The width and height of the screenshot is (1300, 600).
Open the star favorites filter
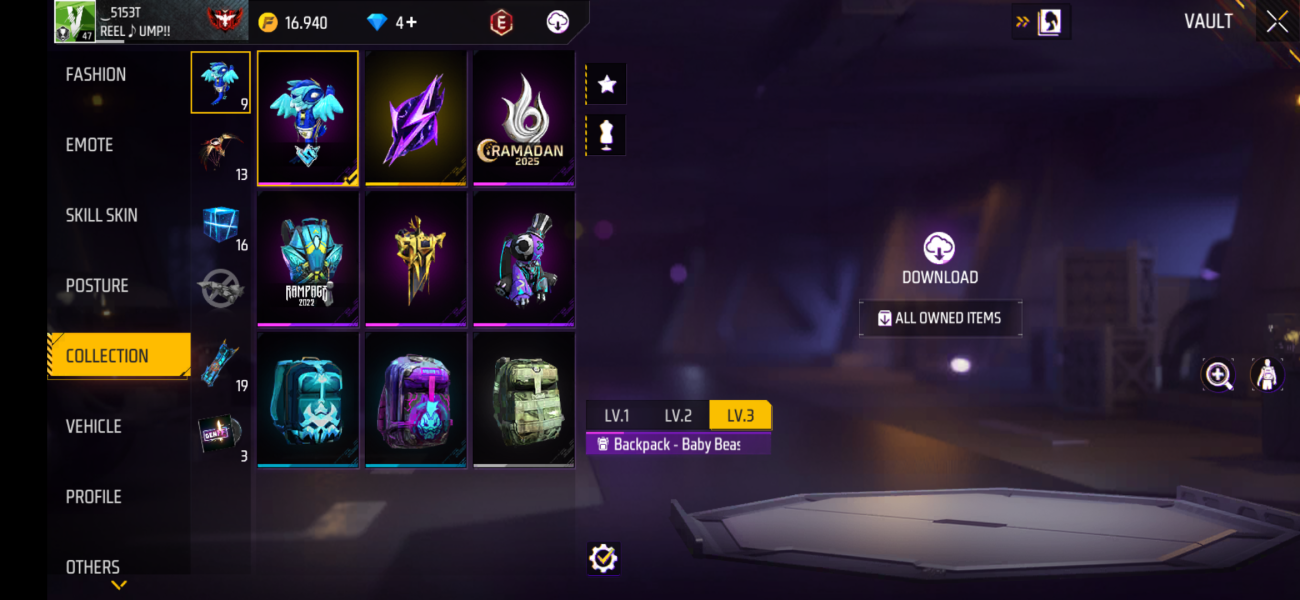[606, 85]
